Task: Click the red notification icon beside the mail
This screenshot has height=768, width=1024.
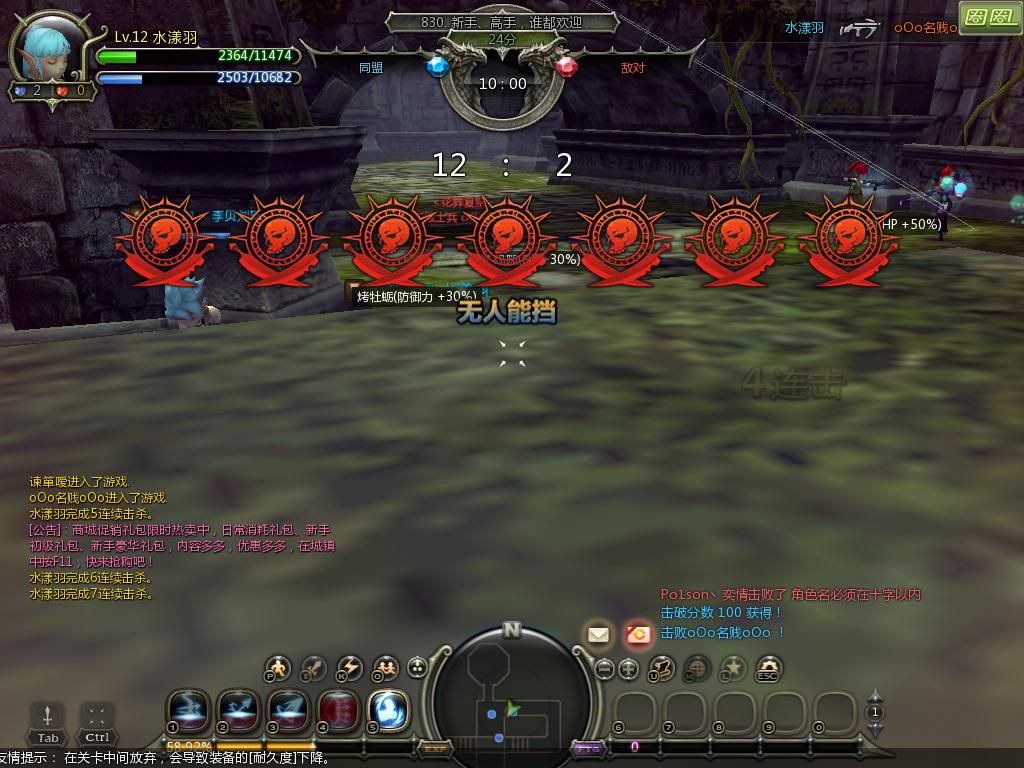Action: (637, 634)
